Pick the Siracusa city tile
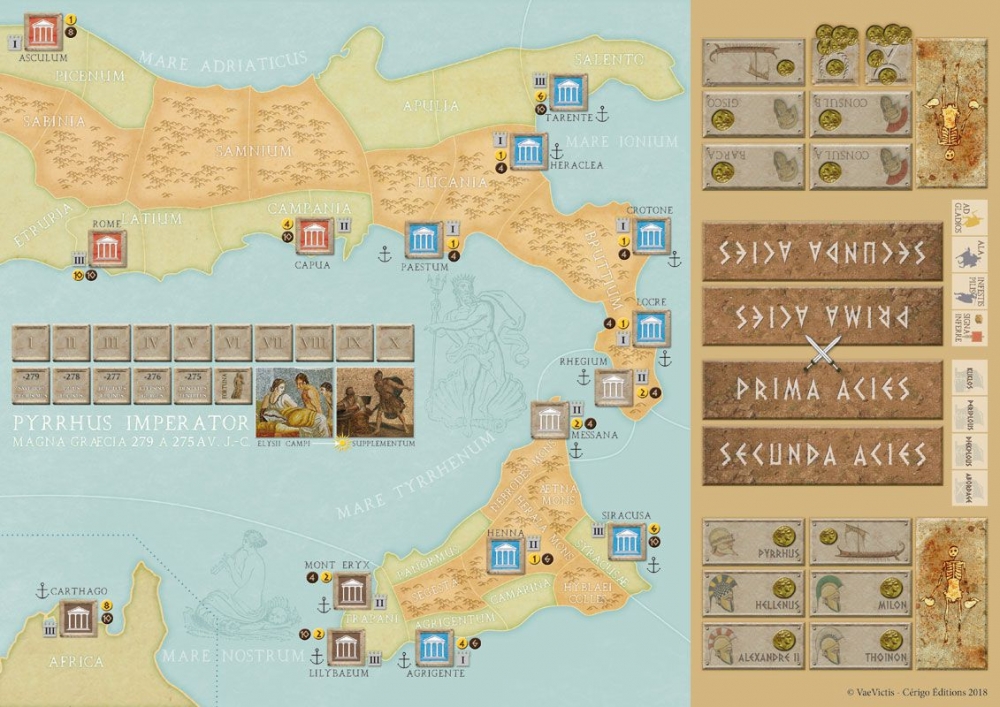 tap(626, 541)
